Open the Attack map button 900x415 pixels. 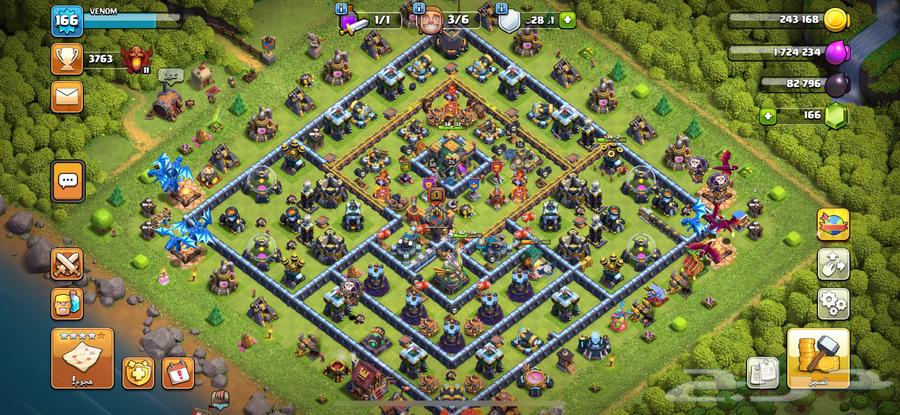[81, 358]
